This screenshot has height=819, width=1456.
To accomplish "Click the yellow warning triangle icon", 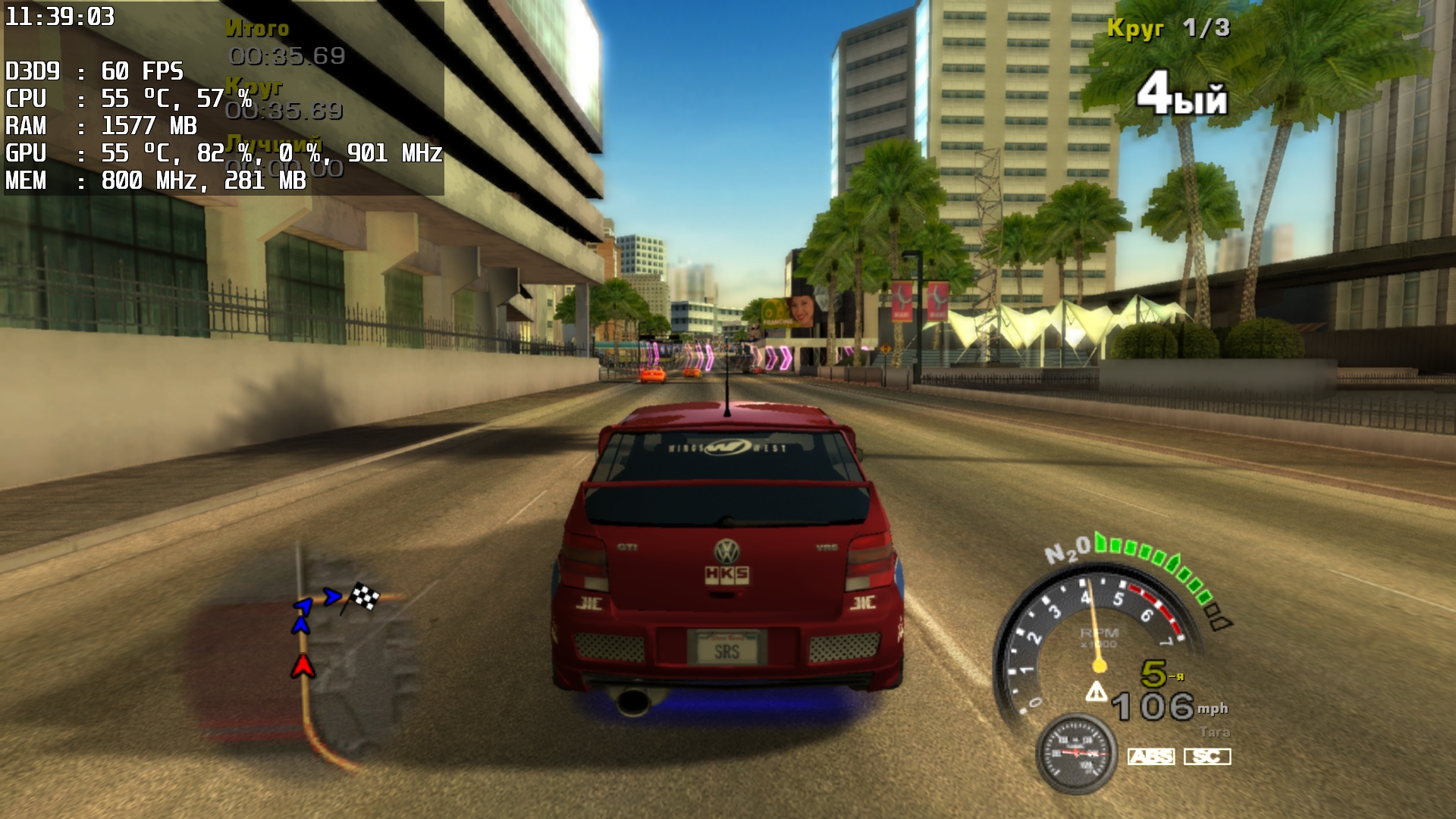I will (1096, 692).
